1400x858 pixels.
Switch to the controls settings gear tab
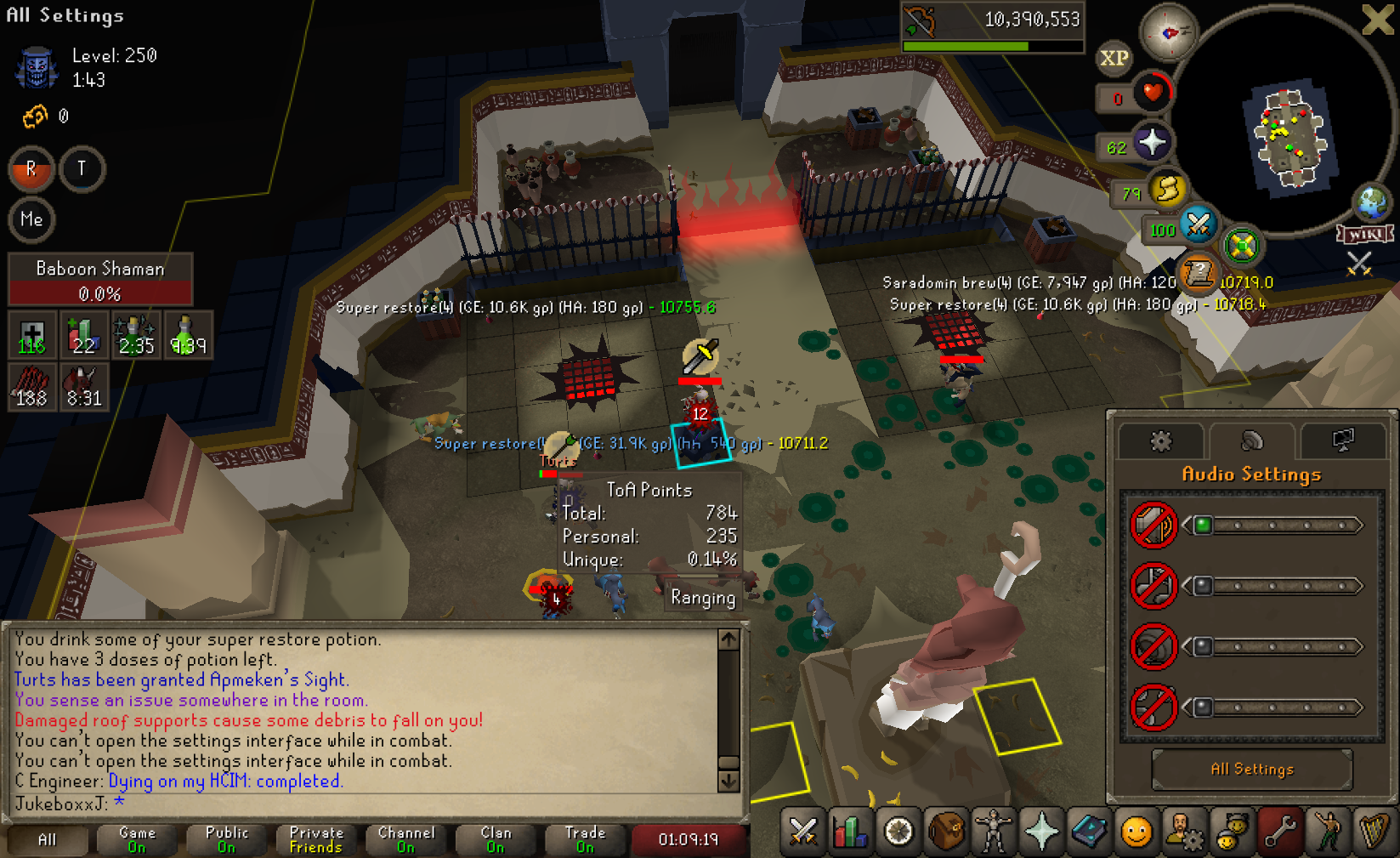pyautogui.click(x=1160, y=440)
